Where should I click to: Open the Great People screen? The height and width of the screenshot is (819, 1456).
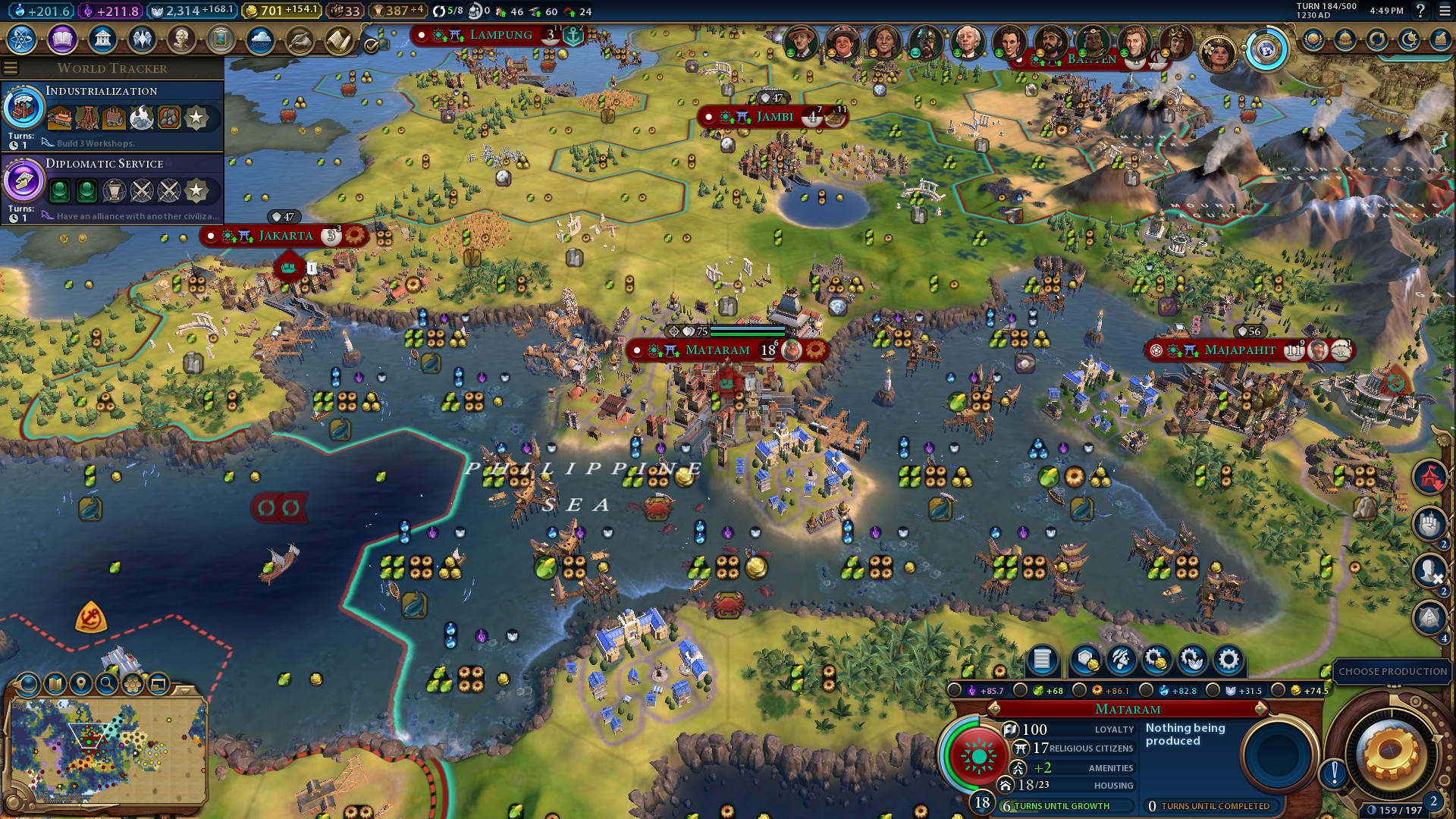pos(182,39)
